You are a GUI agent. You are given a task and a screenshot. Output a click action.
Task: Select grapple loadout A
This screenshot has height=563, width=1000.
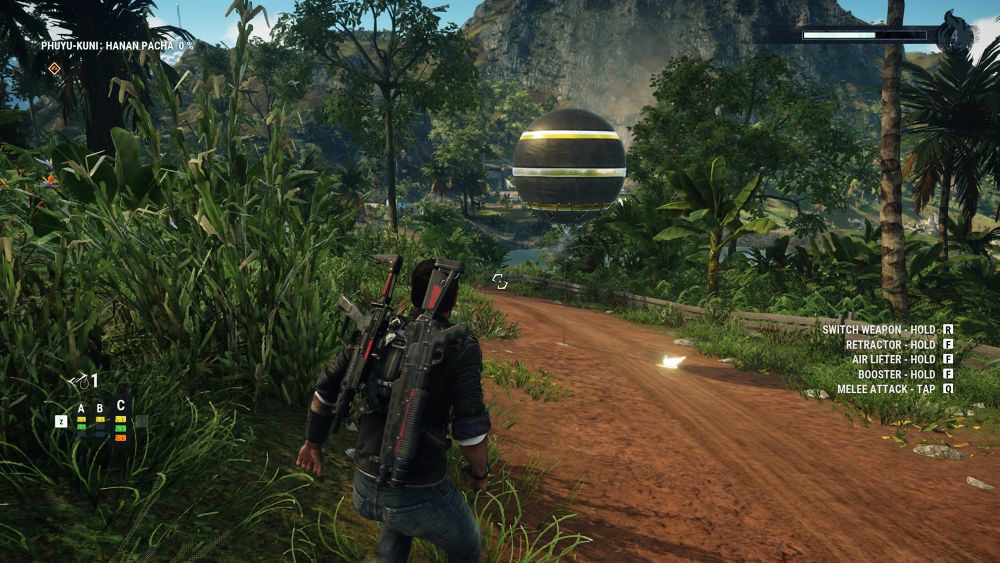pyautogui.click(x=81, y=408)
